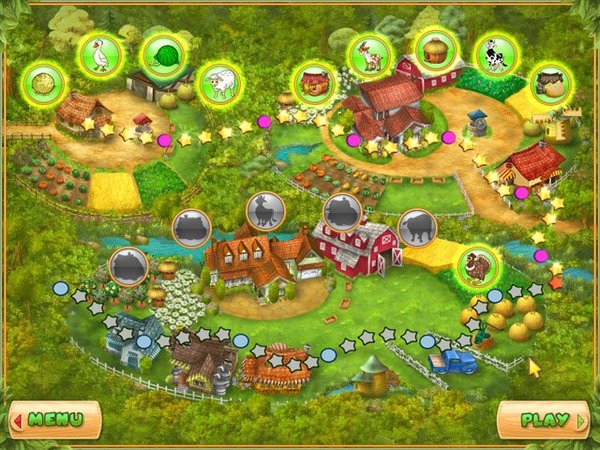Click the white sheep icon
The width and height of the screenshot is (600, 450).
219,82
